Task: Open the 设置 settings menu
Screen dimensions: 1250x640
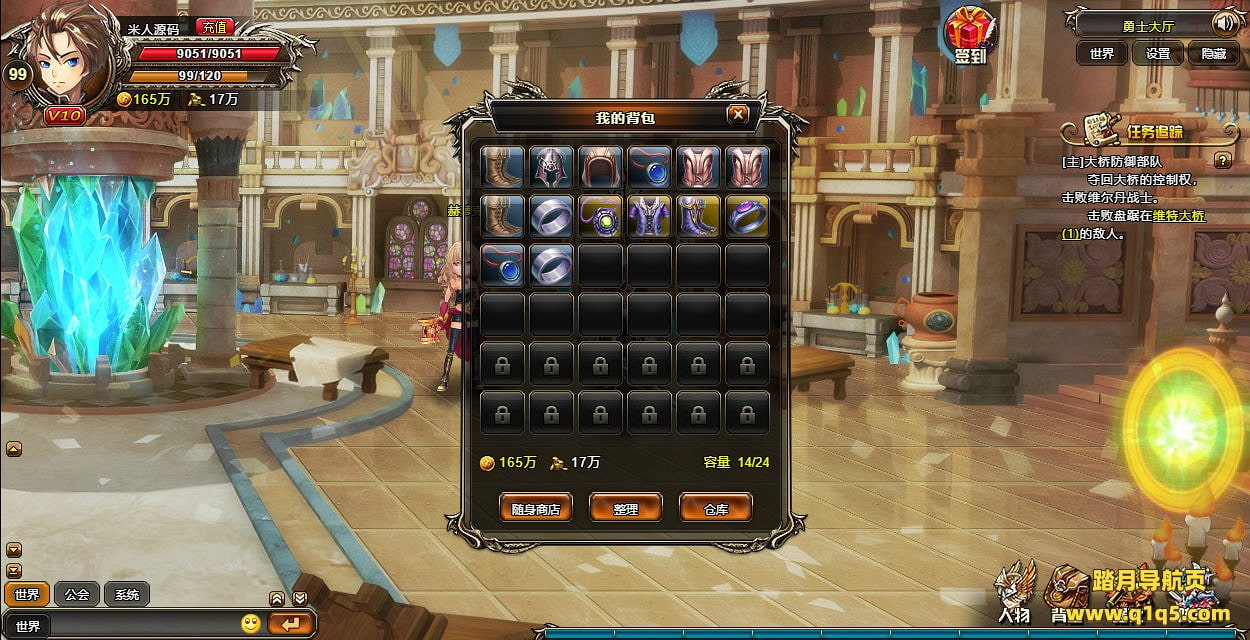Action: (x=1158, y=54)
